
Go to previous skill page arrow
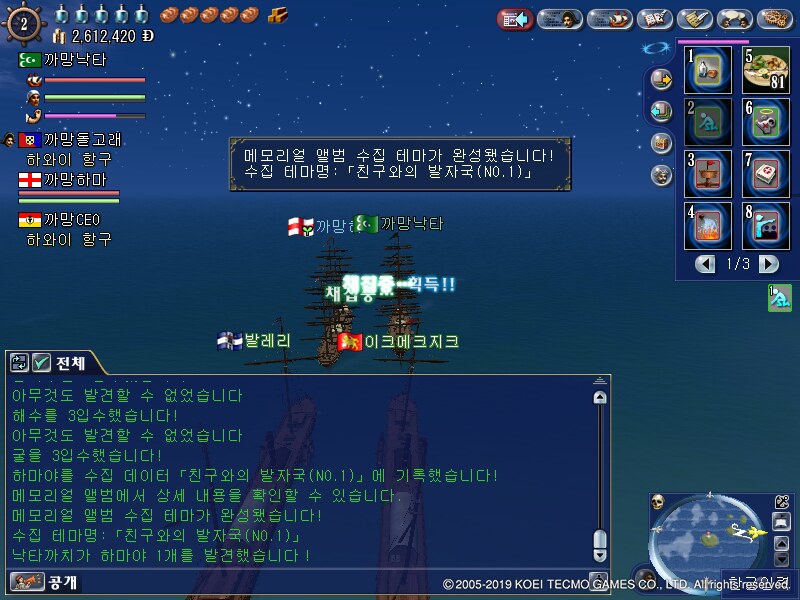[x=706, y=264]
